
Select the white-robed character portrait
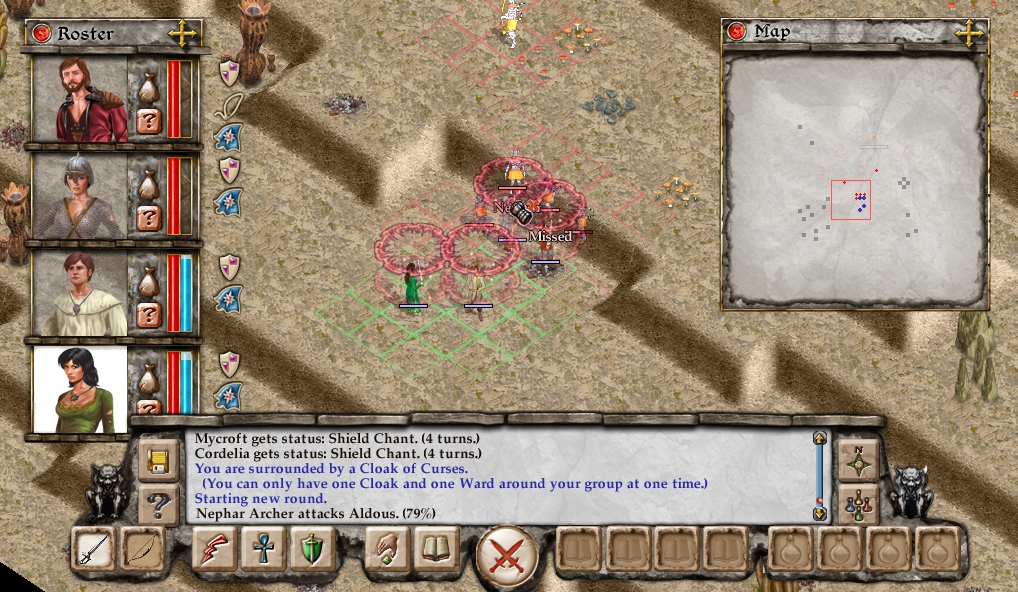click(80, 293)
